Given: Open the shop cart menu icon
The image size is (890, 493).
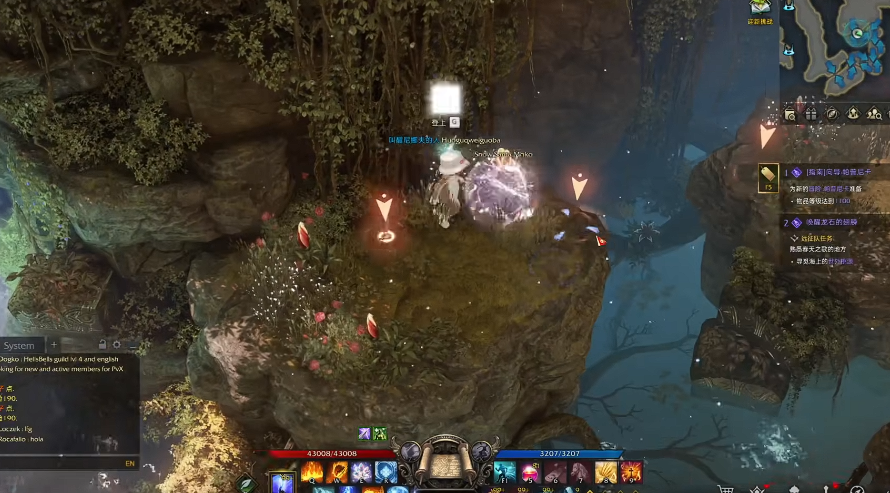Looking at the screenshot, I should pos(727,489).
